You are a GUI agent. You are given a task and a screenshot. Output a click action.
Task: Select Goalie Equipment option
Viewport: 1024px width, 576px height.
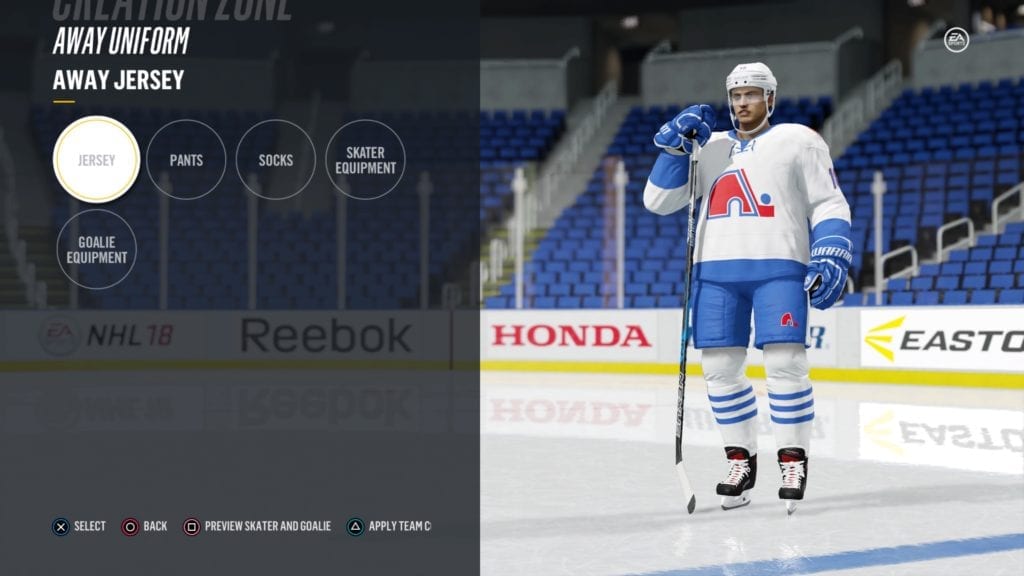pos(97,249)
